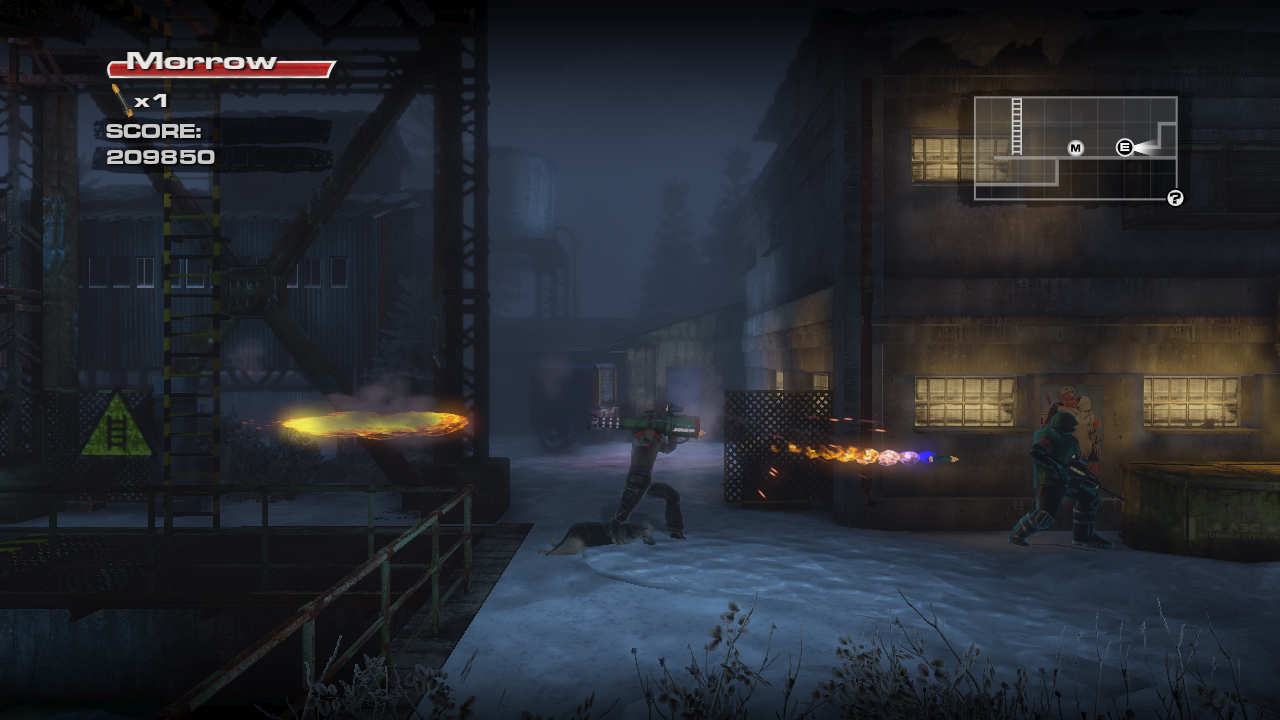1280x720 pixels.
Task: Click the rocket ammo icon under Morrow
Action: [122, 100]
